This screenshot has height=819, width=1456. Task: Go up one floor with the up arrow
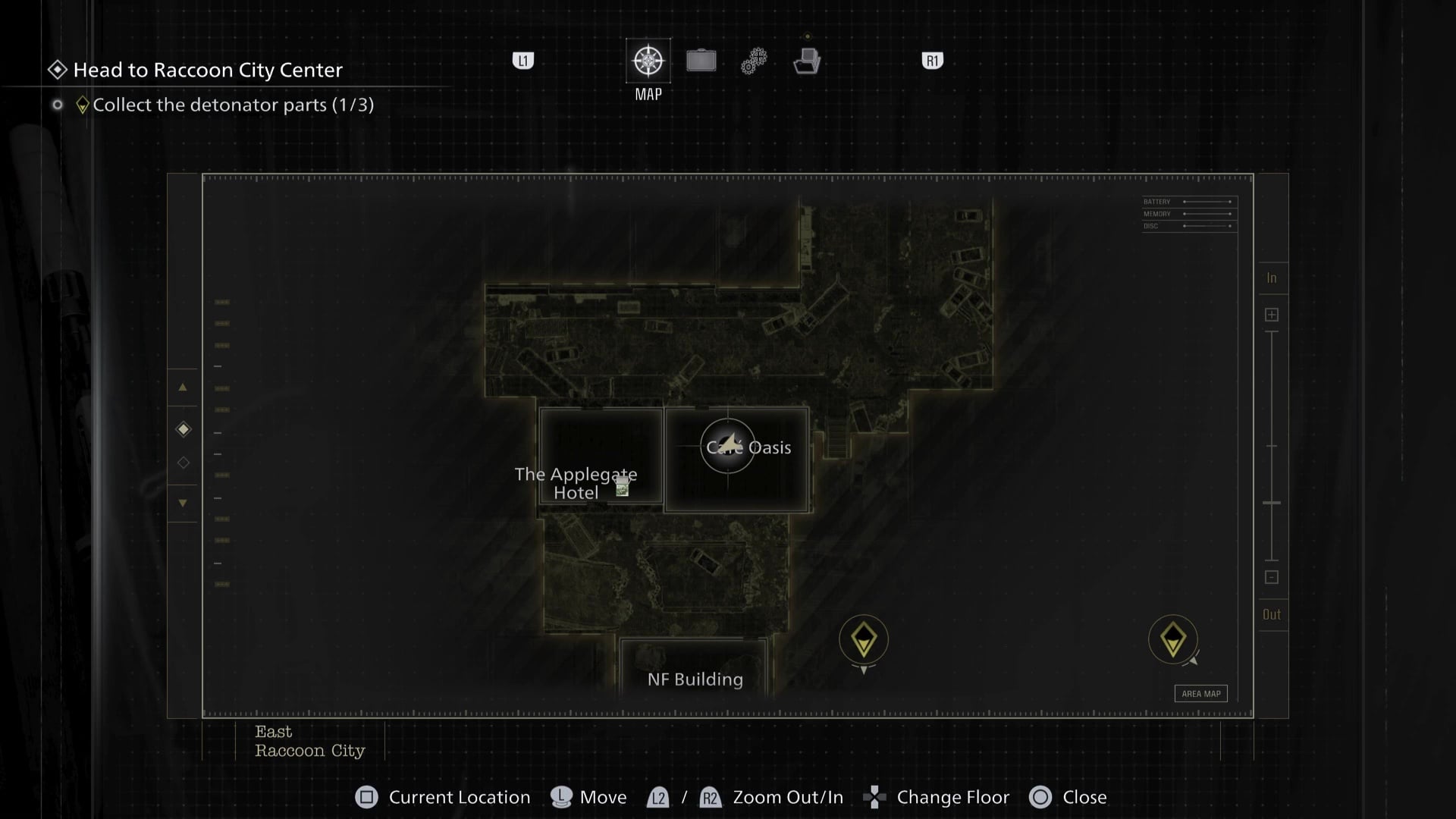point(183,388)
